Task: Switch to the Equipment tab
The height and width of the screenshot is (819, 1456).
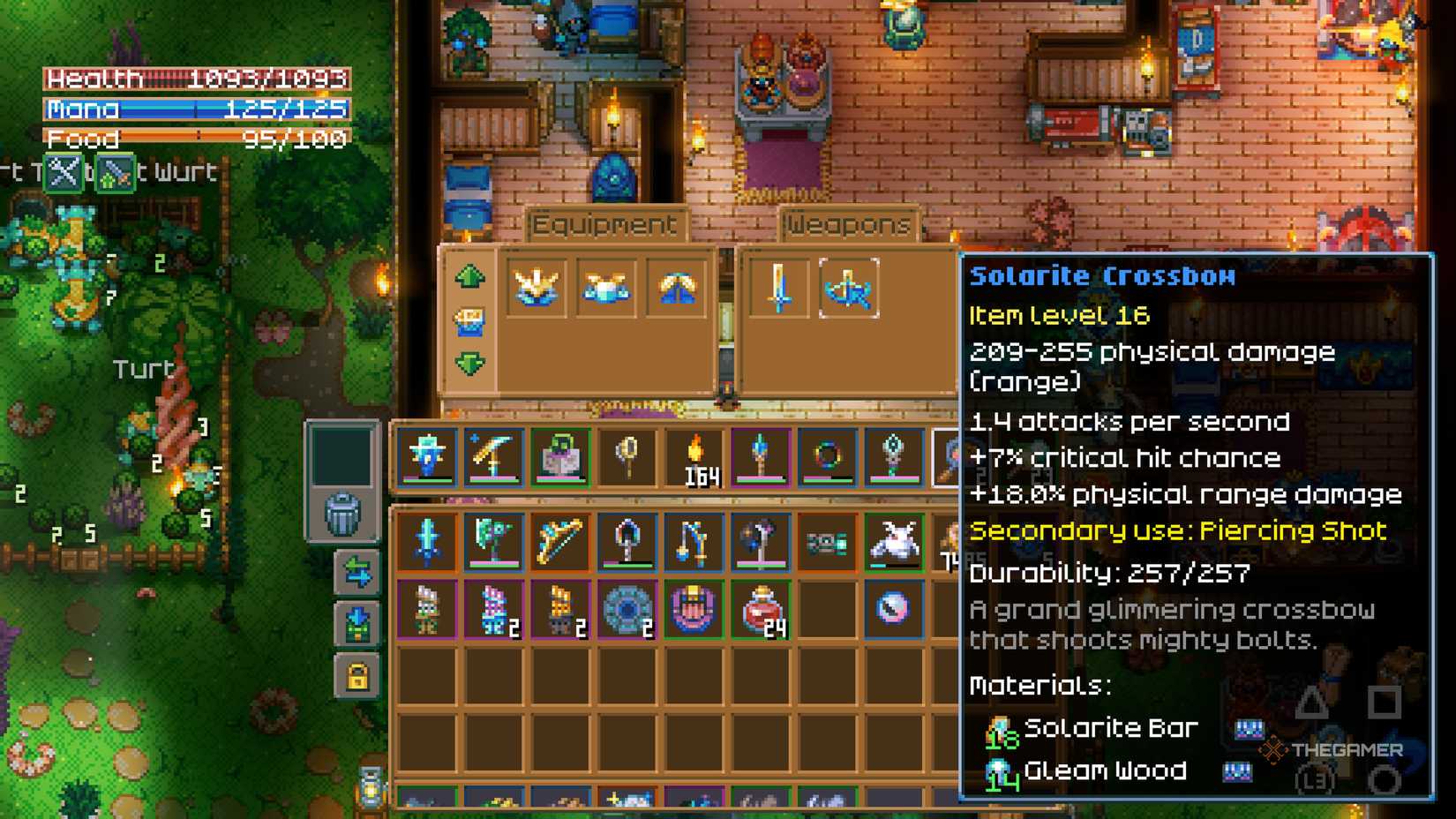Action: tap(605, 223)
